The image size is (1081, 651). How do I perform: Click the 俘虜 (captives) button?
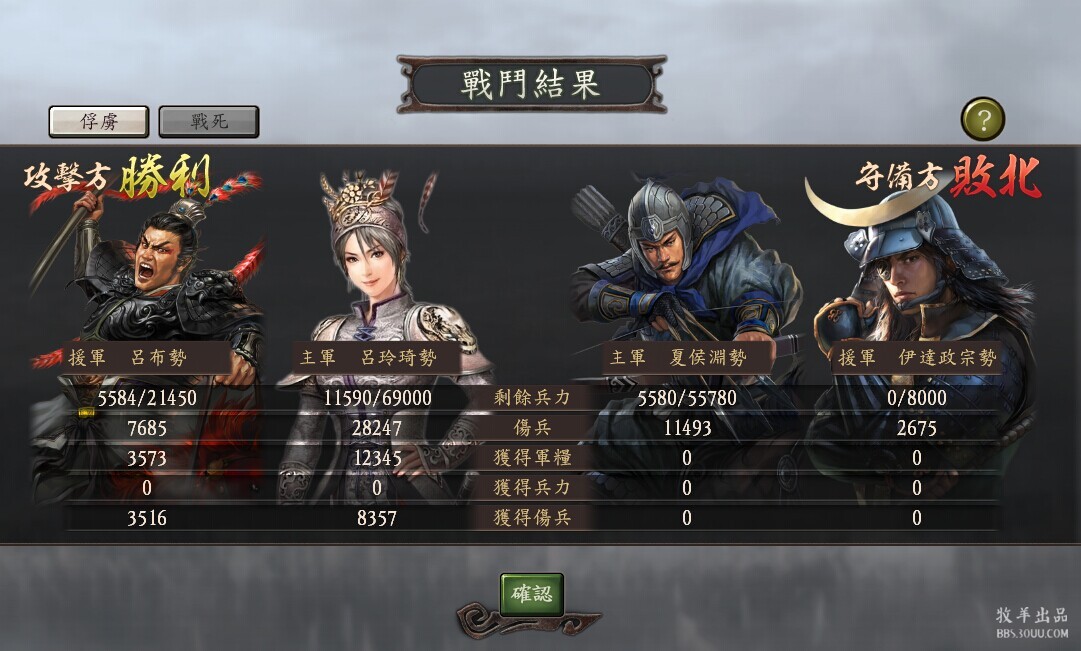coord(99,121)
